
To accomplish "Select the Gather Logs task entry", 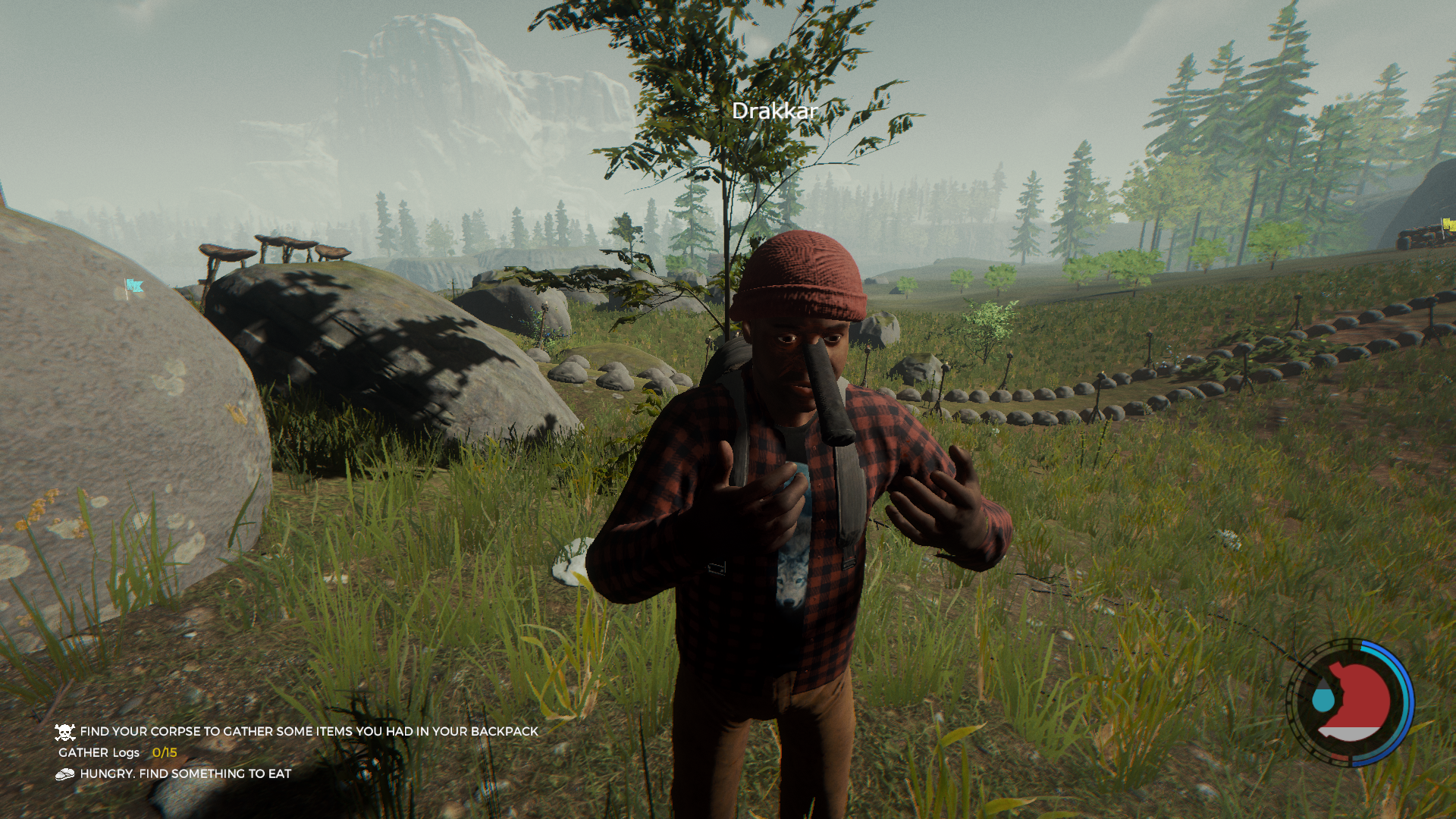I will click(118, 753).
